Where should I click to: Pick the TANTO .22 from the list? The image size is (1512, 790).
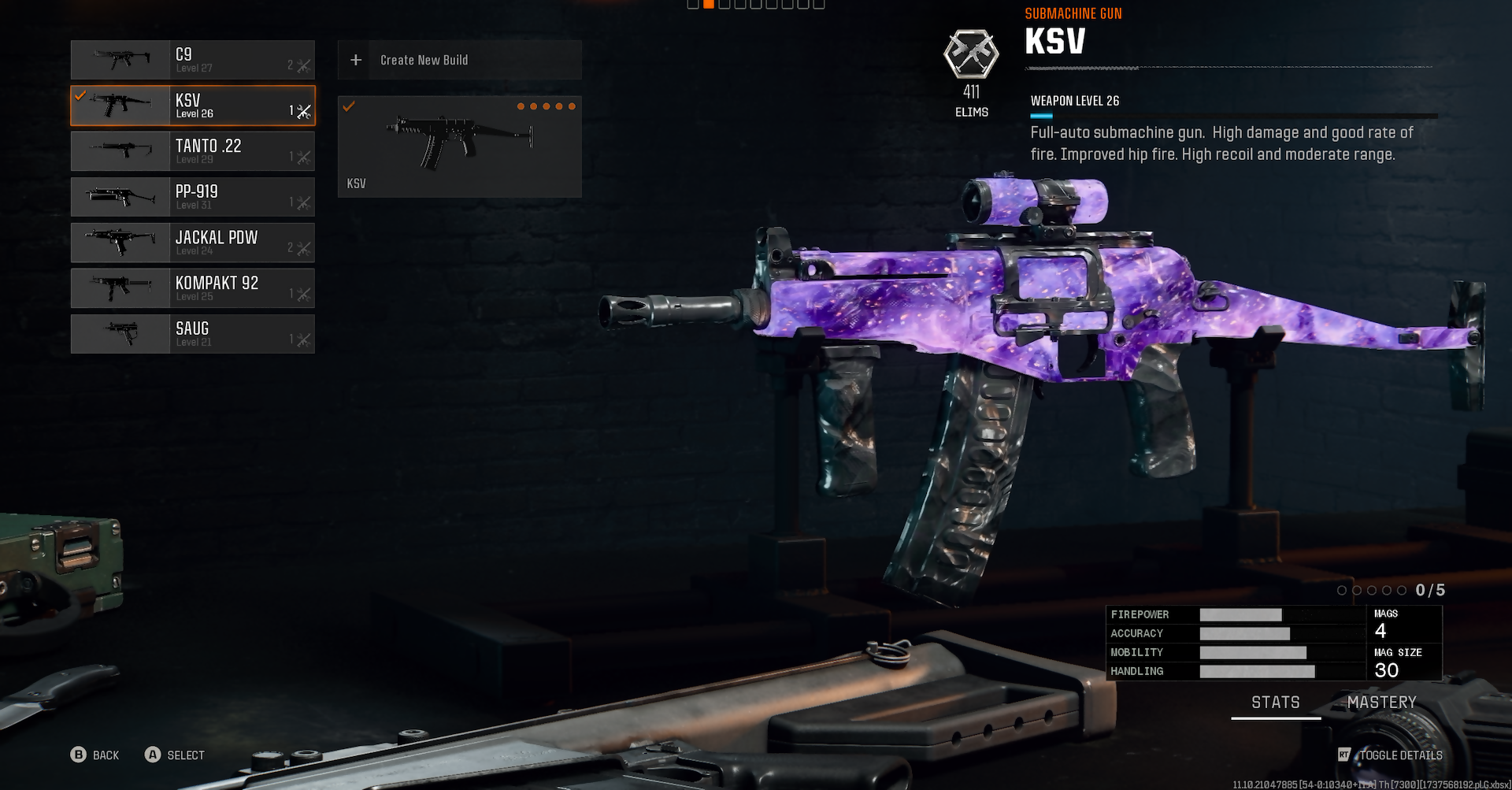(x=193, y=151)
